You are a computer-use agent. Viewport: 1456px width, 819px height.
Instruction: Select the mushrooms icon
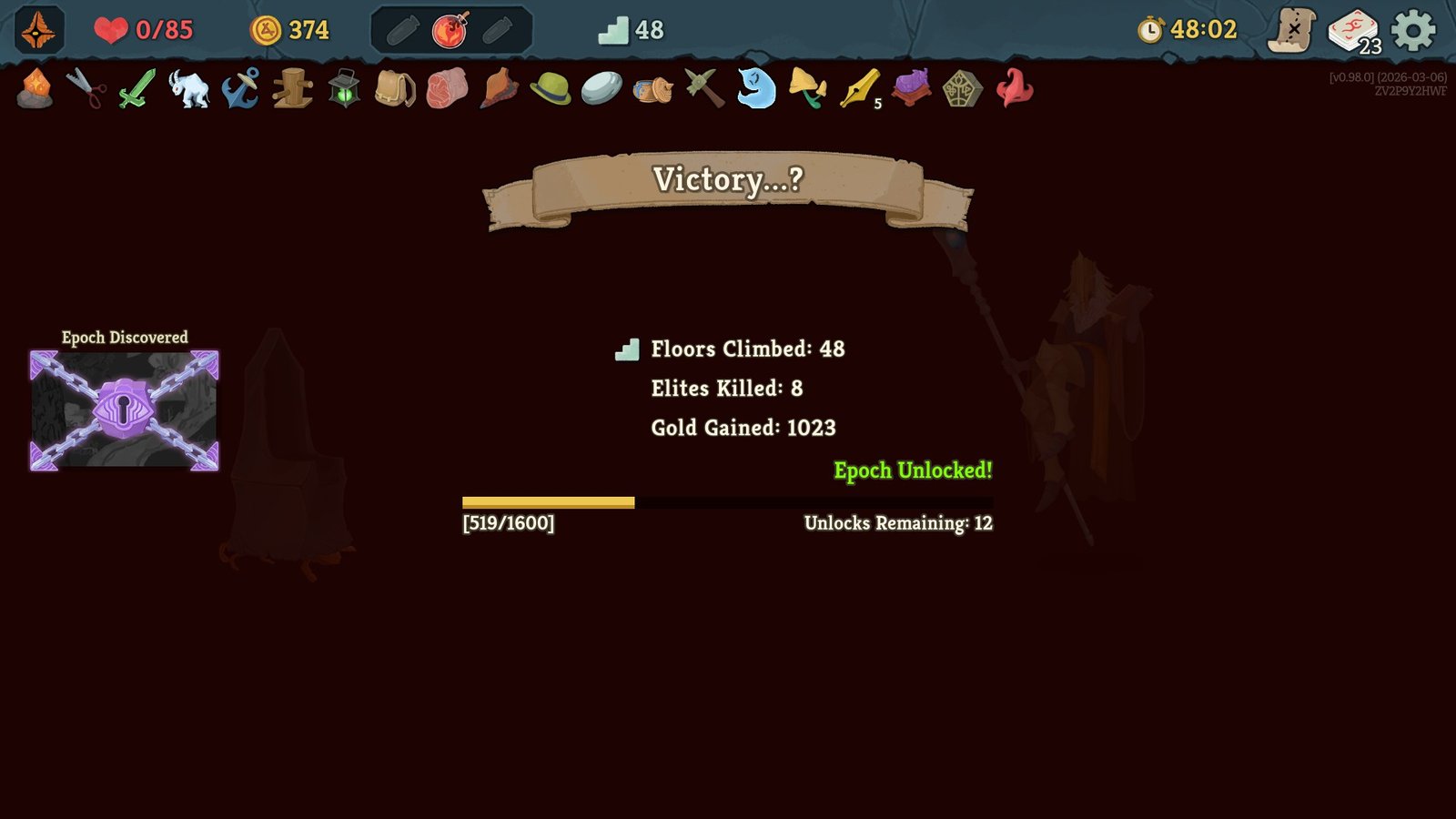(806, 91)
